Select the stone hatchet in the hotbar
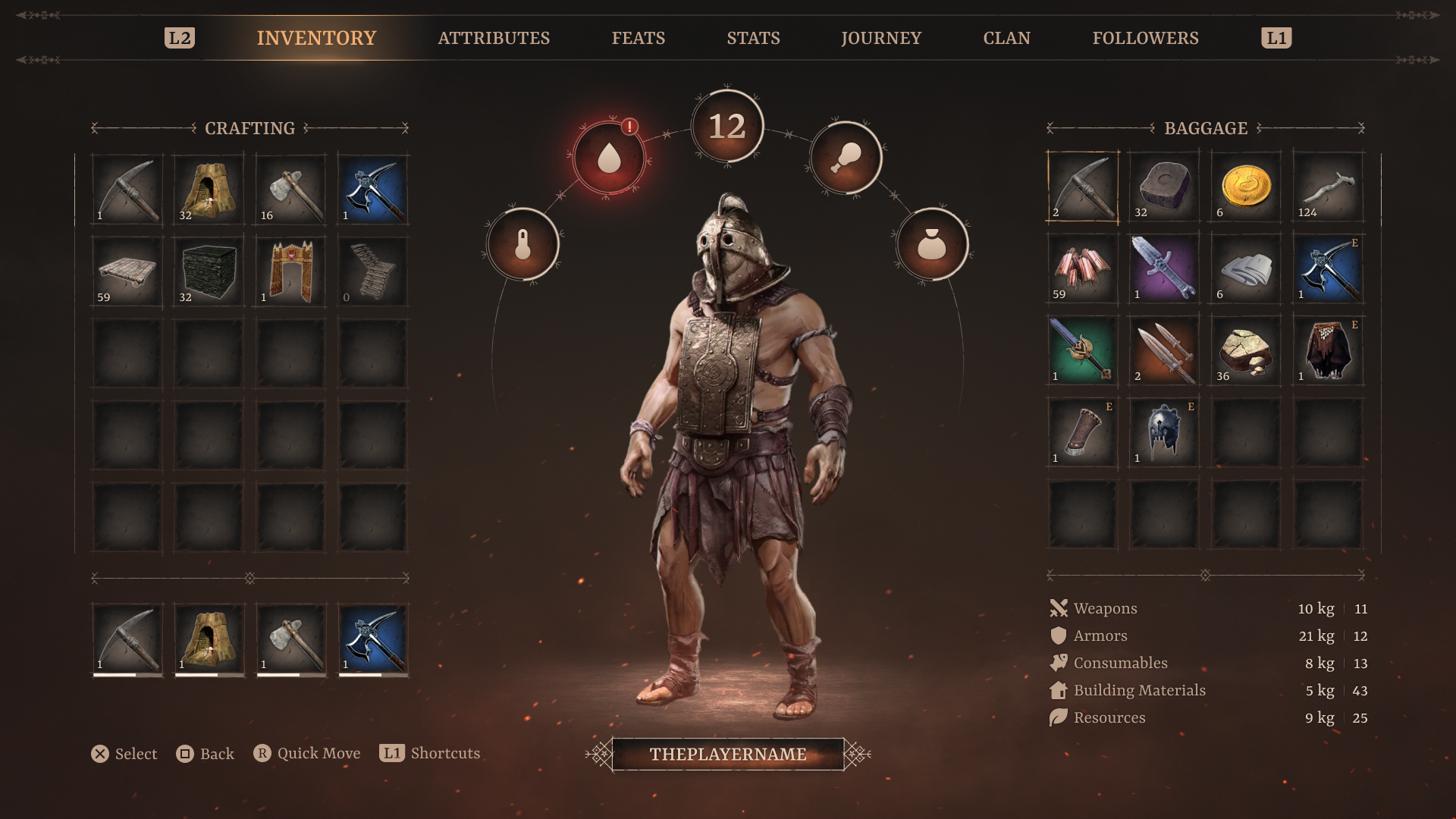The width and height of the screenshot is (1456, 819). pos(290,639)
